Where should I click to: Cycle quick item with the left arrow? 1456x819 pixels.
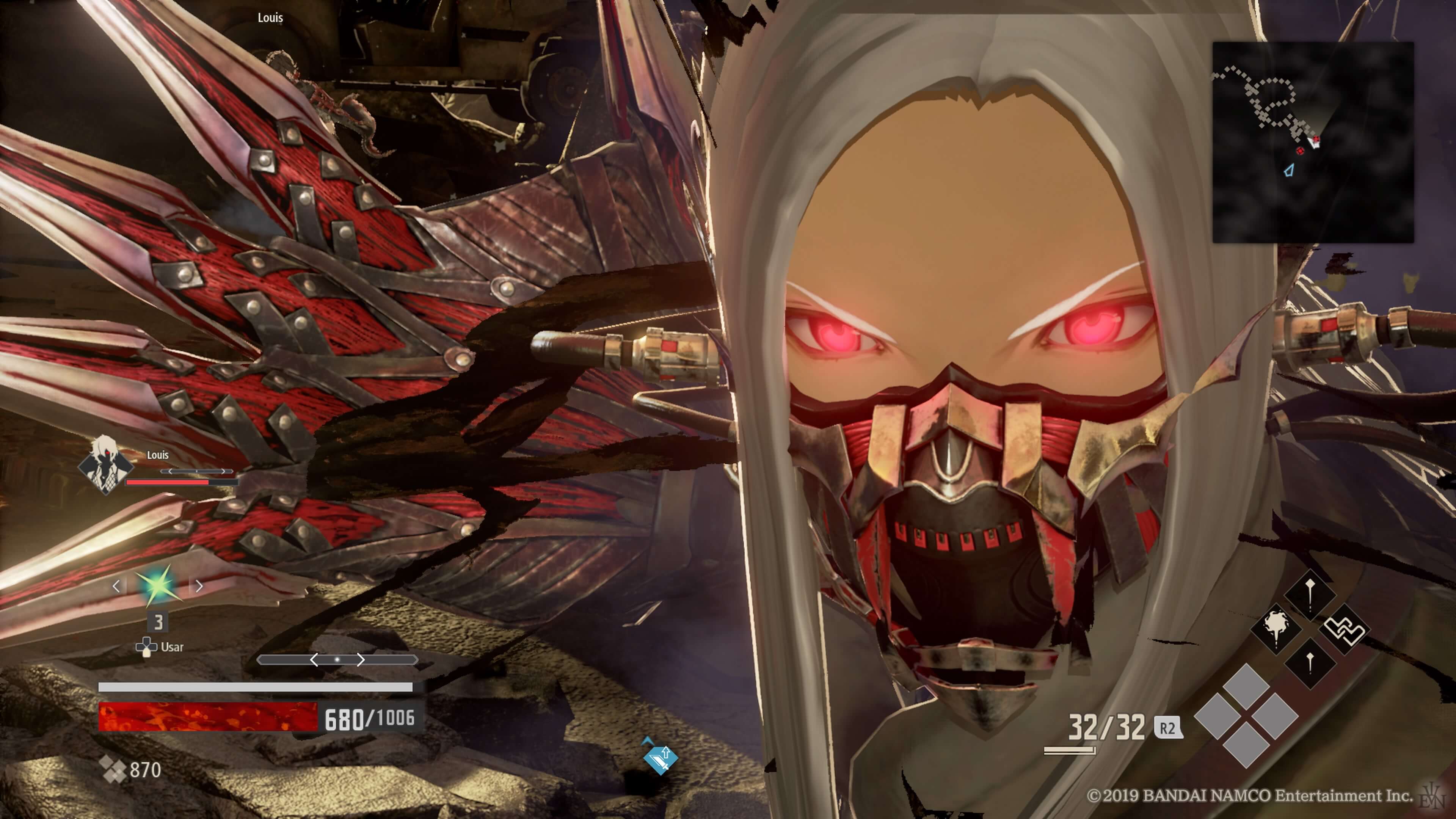coord(116,586)
